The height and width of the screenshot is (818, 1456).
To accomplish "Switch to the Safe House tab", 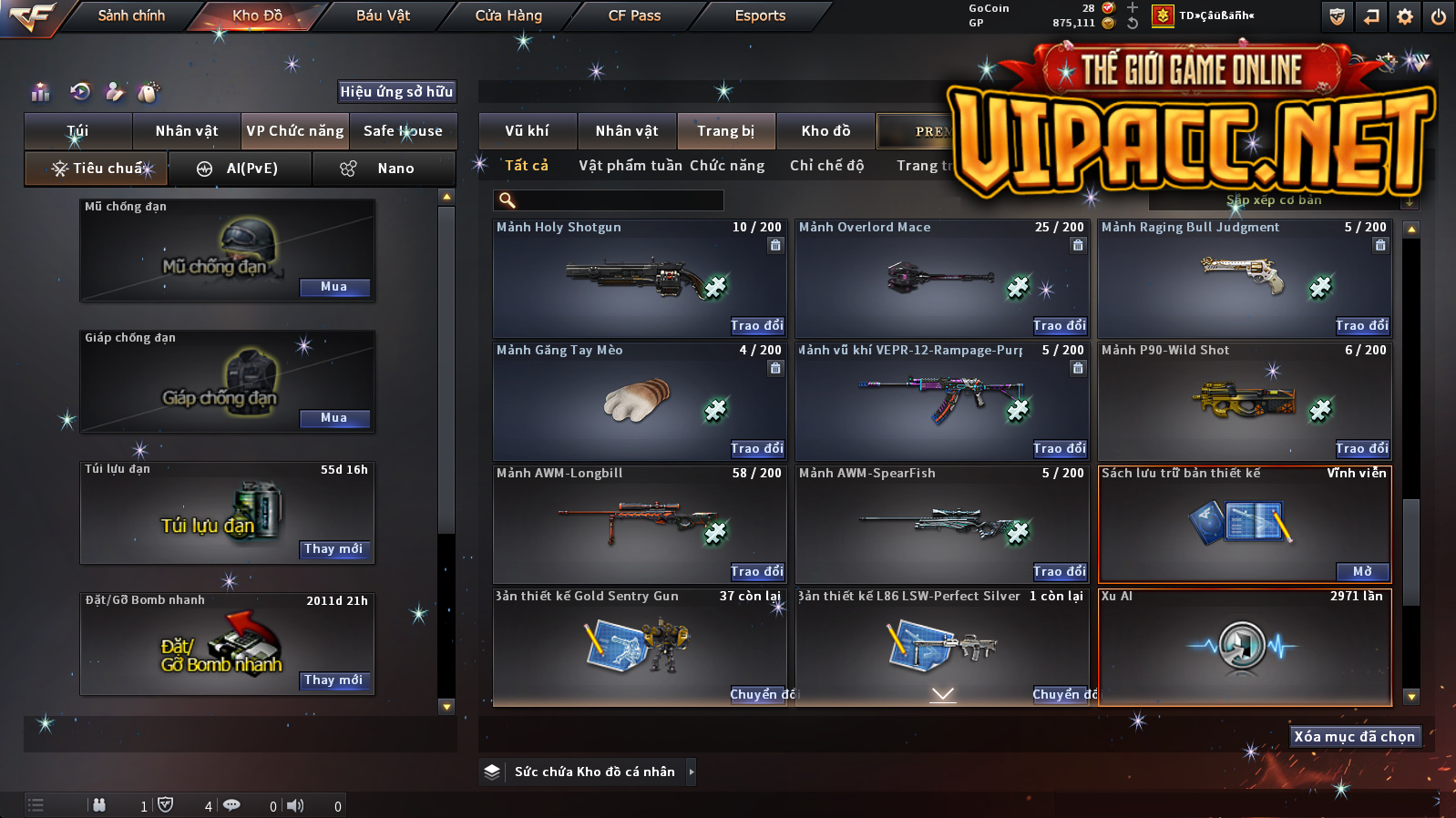I will click(403, 131).
